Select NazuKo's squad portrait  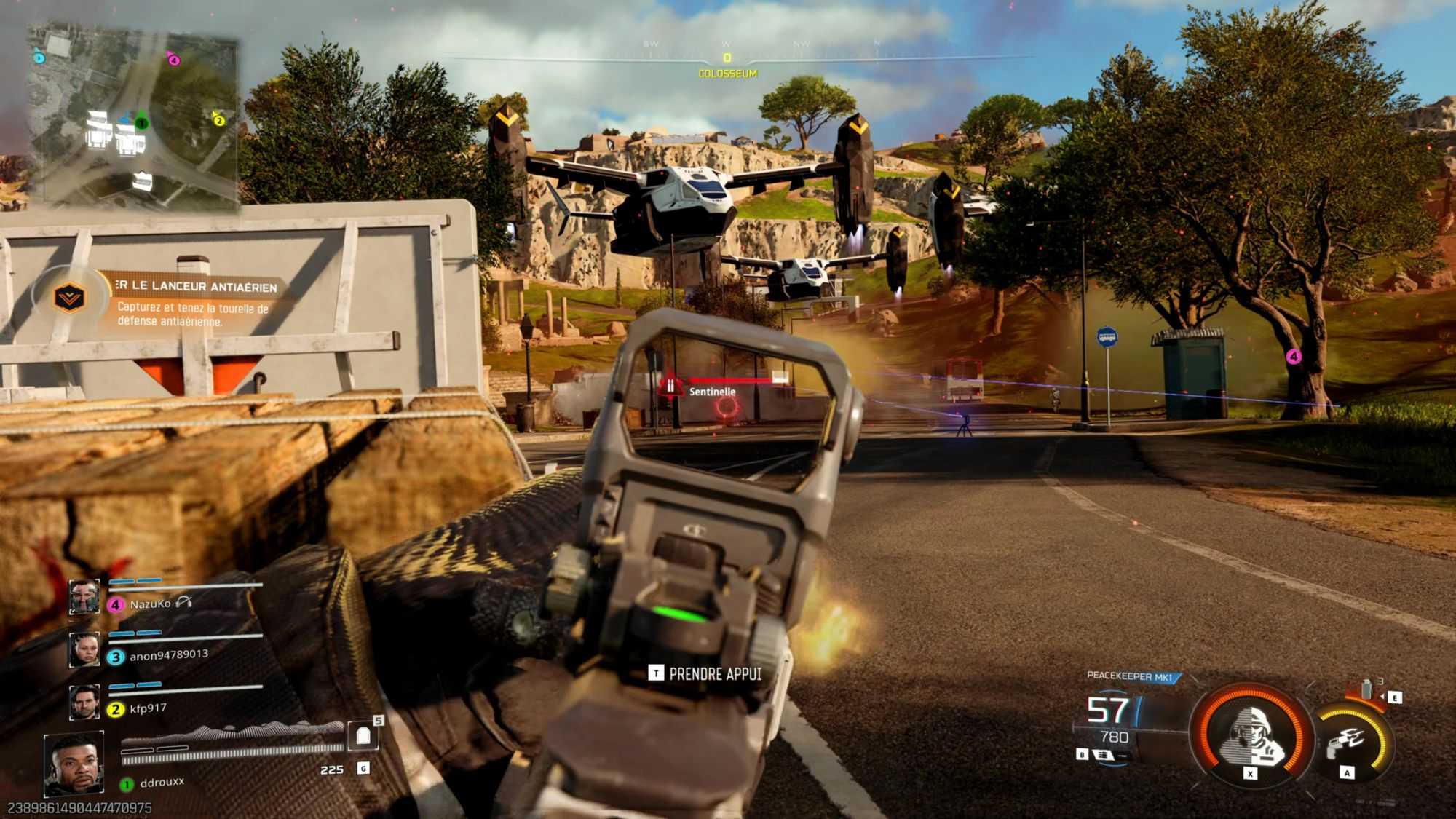coord(84,597)
